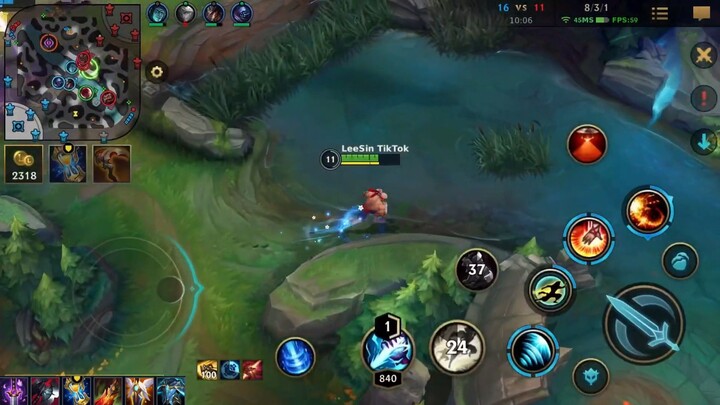Screen dimensions: 720x405
Task: Cast the fiery Smite spell
Action: [647, 210]
